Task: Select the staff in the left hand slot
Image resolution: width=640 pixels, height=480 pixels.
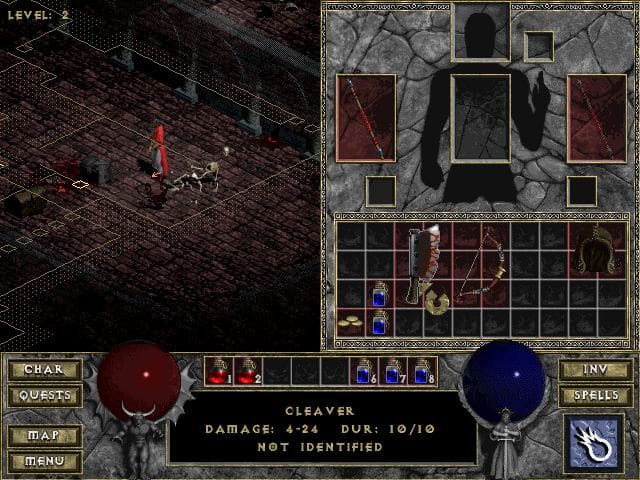Action: (x=365, y=116)
